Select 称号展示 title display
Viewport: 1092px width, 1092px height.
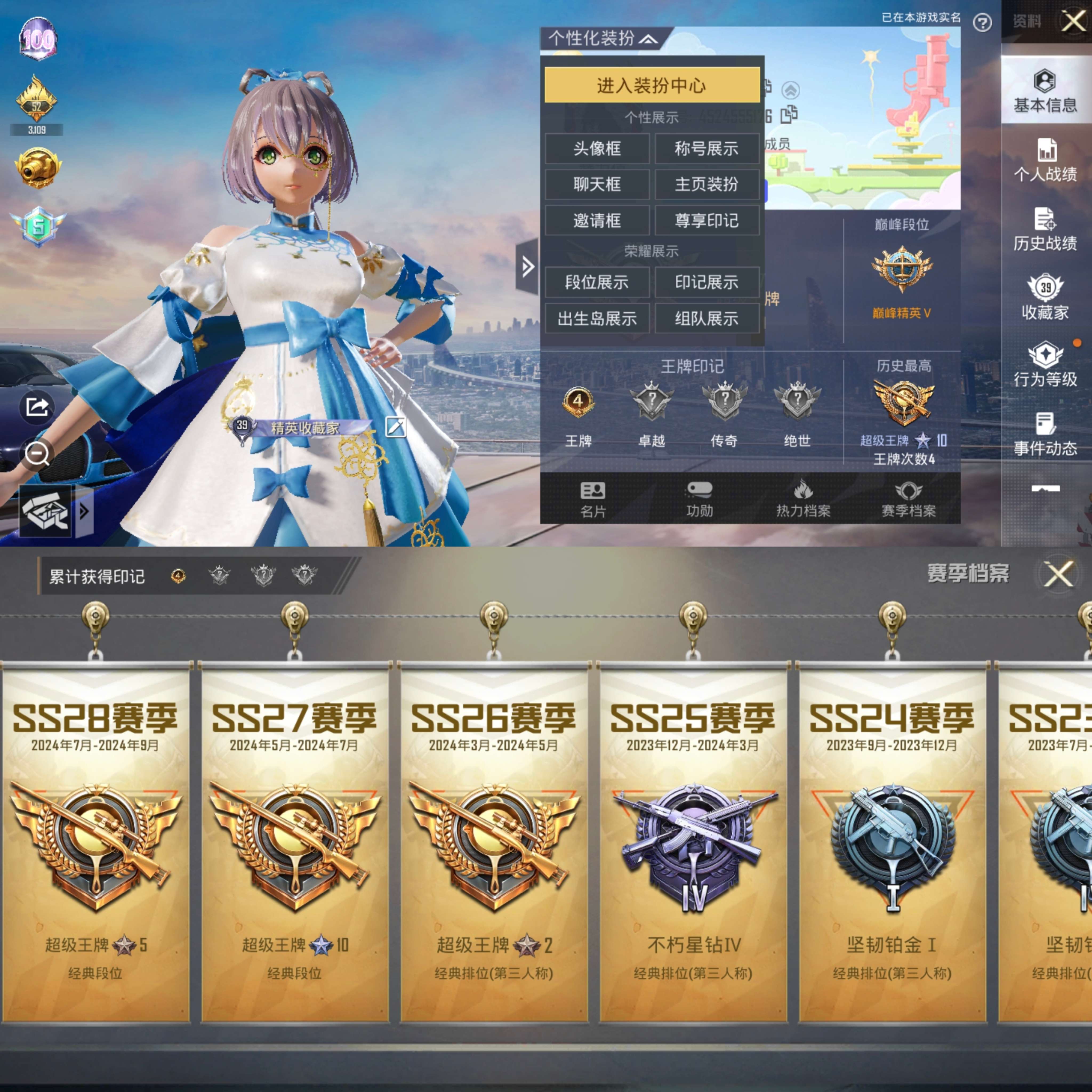point(706,149)
